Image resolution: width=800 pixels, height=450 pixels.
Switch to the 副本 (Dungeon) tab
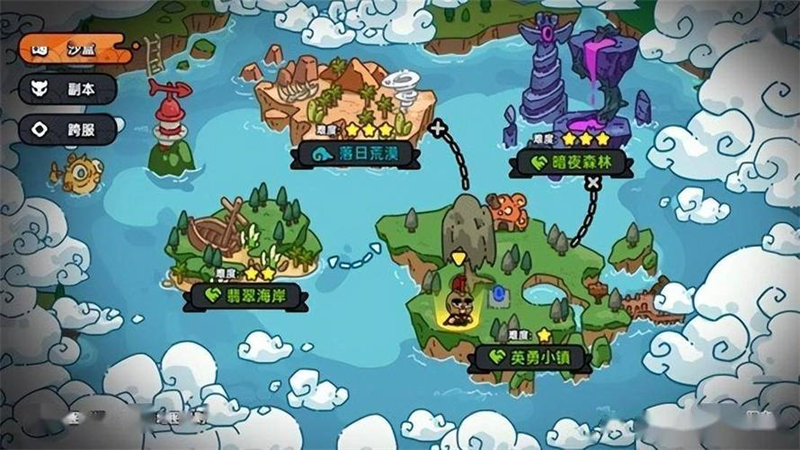[x=70, y=88]
